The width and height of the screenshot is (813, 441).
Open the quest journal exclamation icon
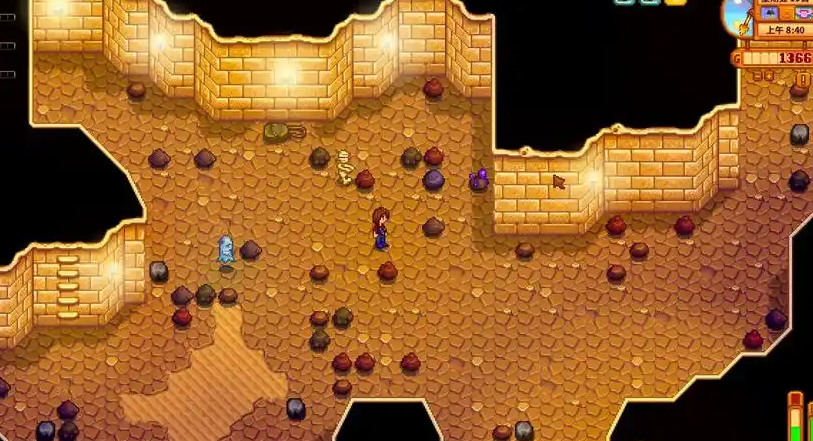point(803,79)
